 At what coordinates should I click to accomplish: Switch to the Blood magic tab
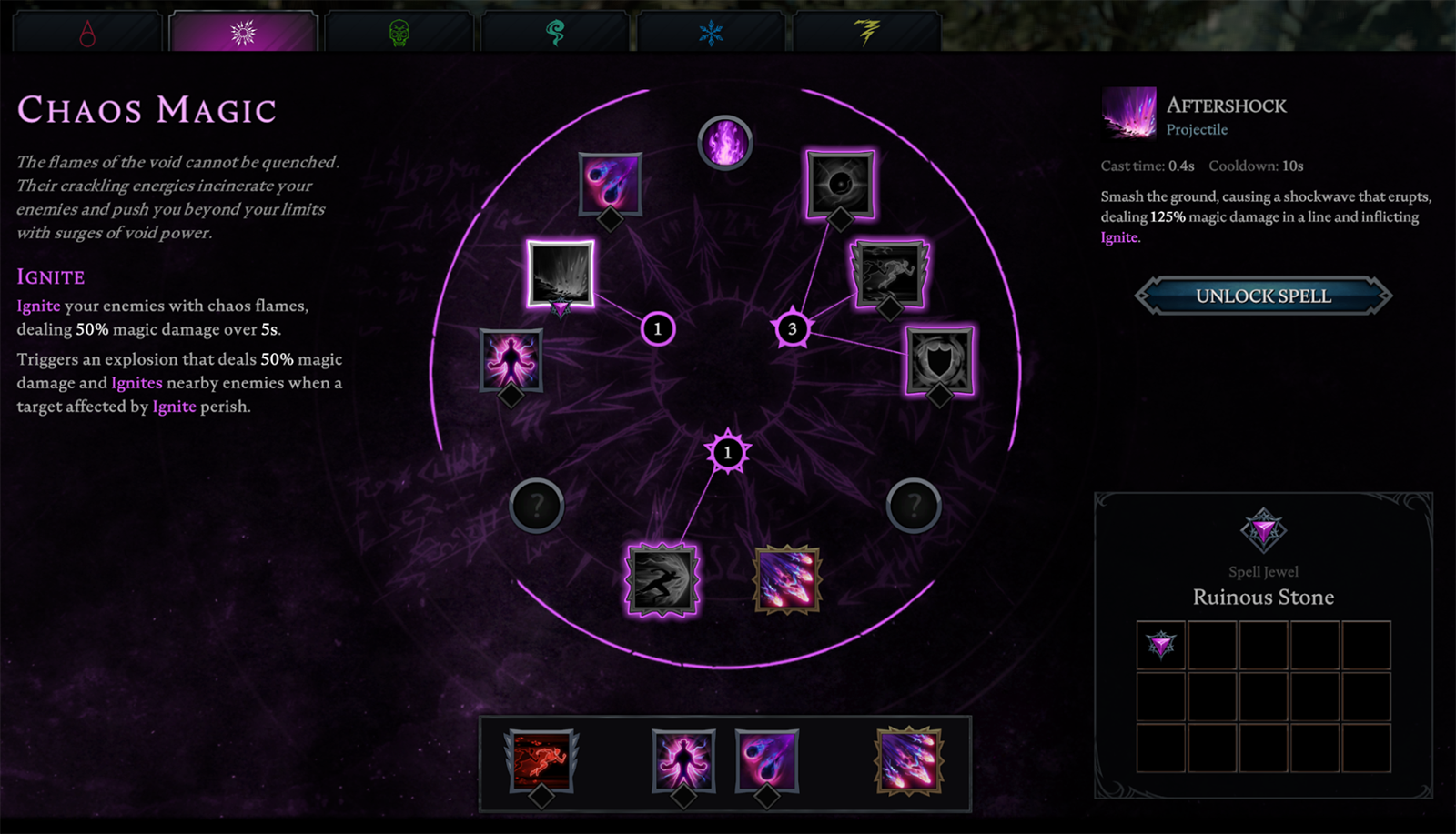click(x=87, y=34)
